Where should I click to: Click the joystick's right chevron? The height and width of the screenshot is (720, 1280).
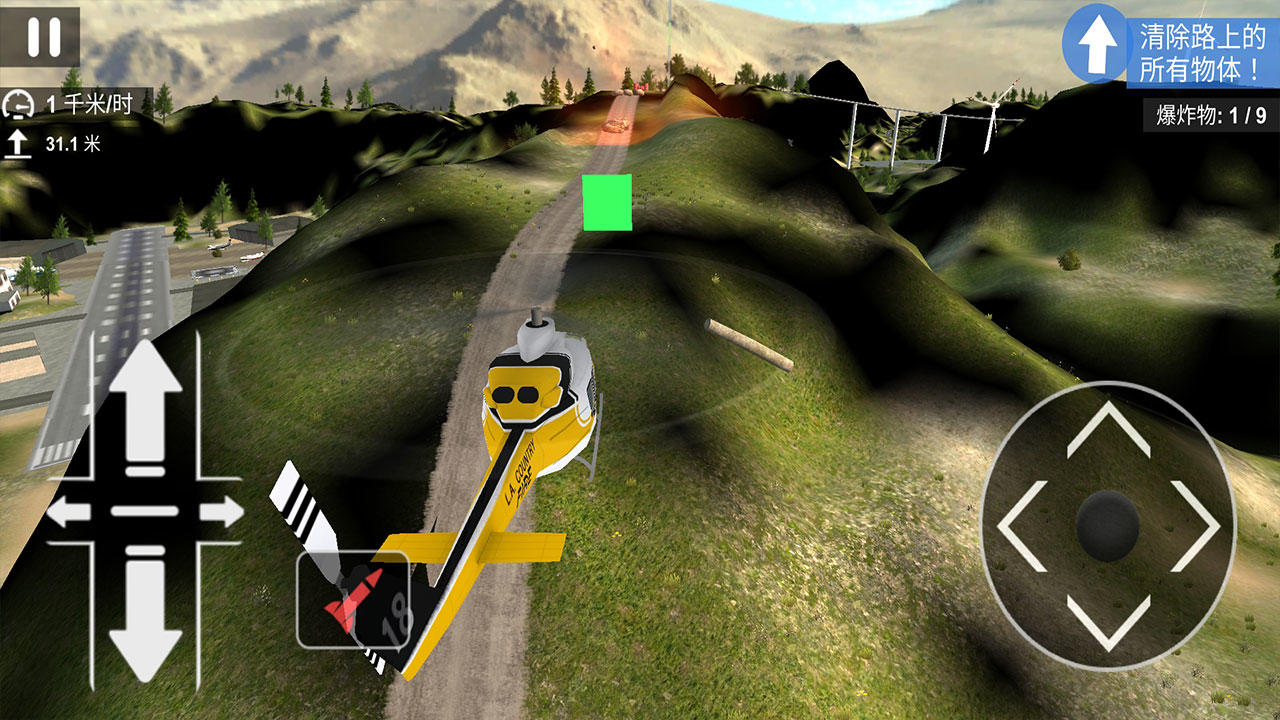1196,526
